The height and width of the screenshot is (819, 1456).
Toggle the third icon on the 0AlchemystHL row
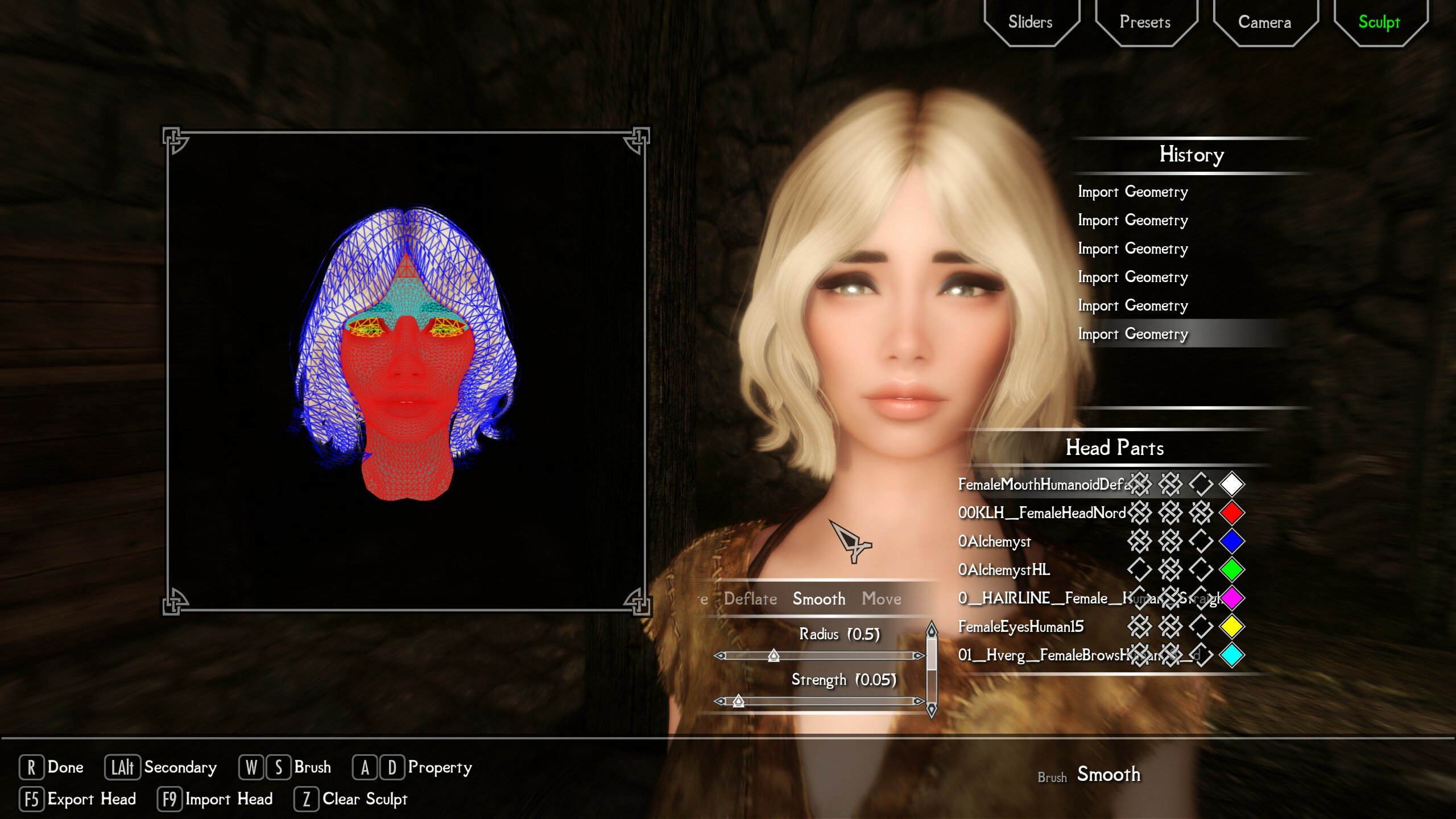tap(1201, 570)
